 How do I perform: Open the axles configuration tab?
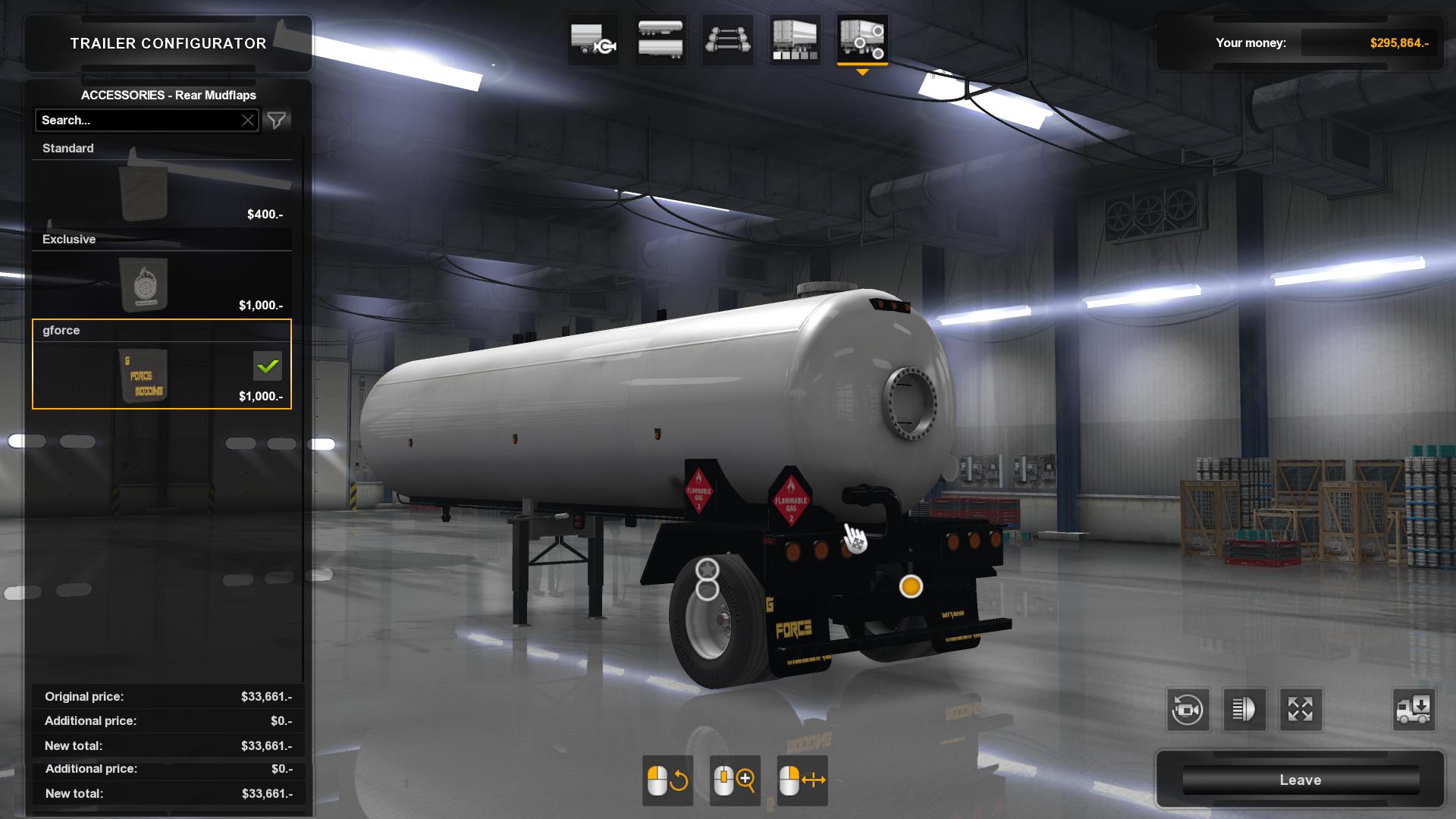point(727,39)
